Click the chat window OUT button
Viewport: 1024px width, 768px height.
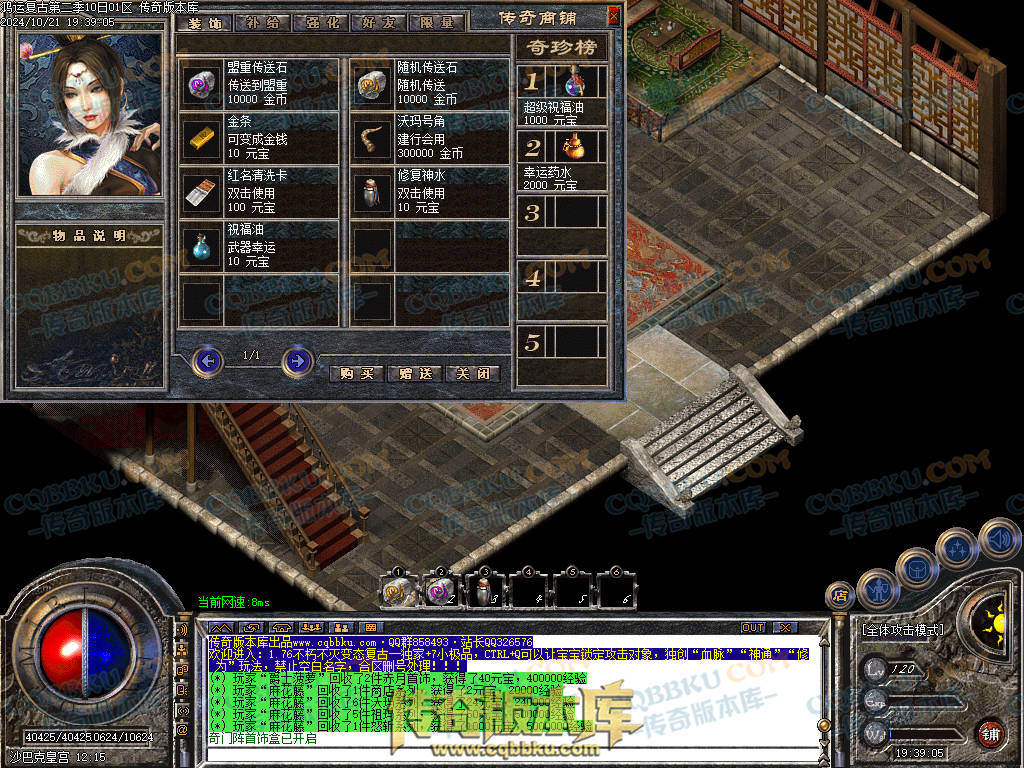click(x=753, y=627)
